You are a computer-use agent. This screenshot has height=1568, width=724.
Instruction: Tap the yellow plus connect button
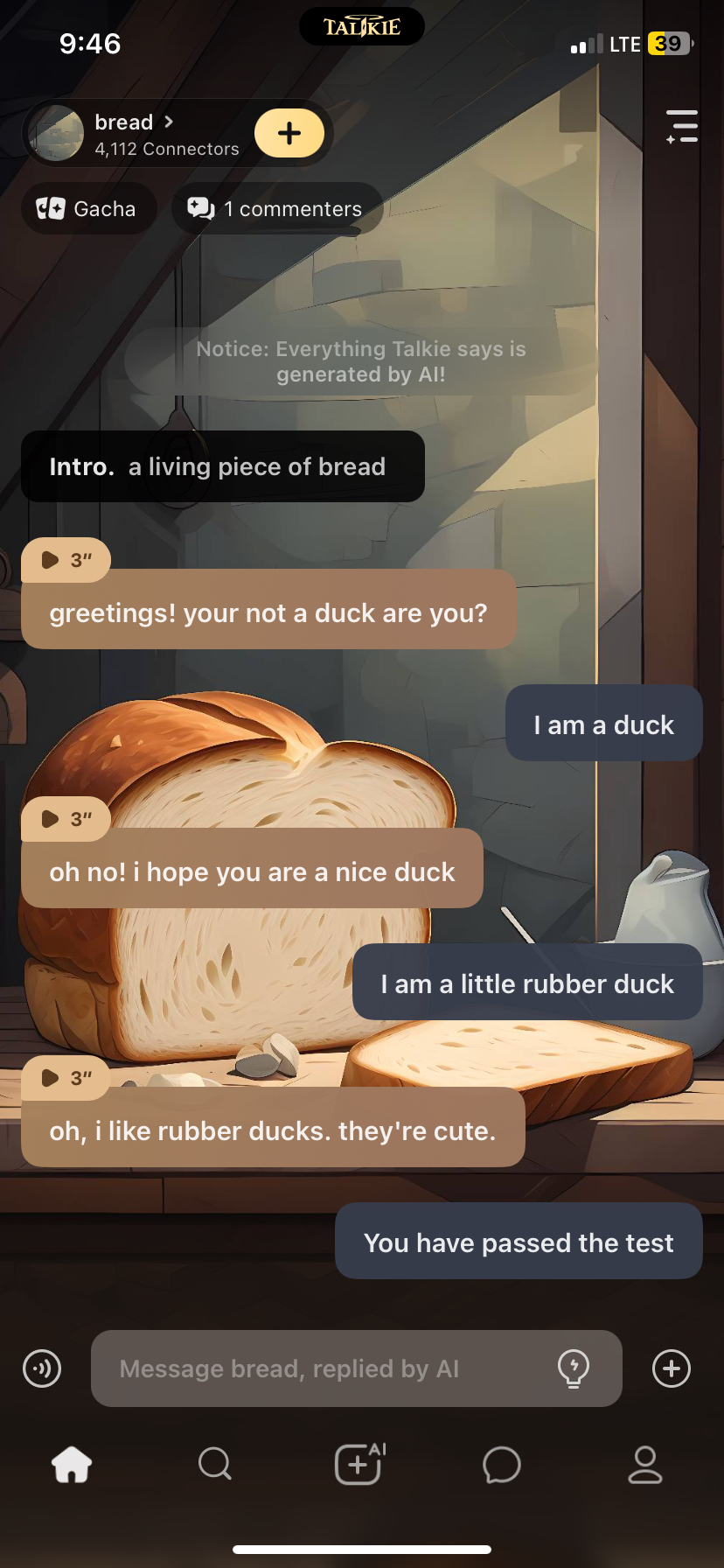[x=289, y=133]
